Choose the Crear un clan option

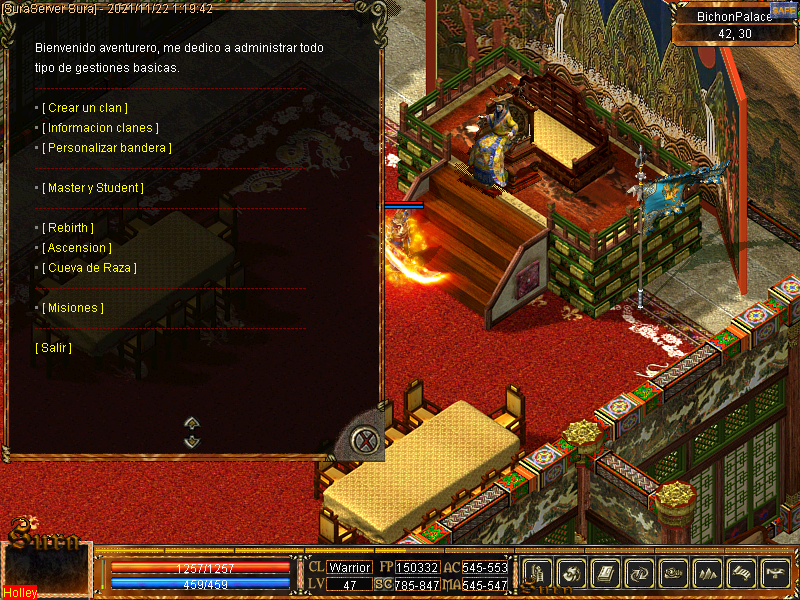85,108
